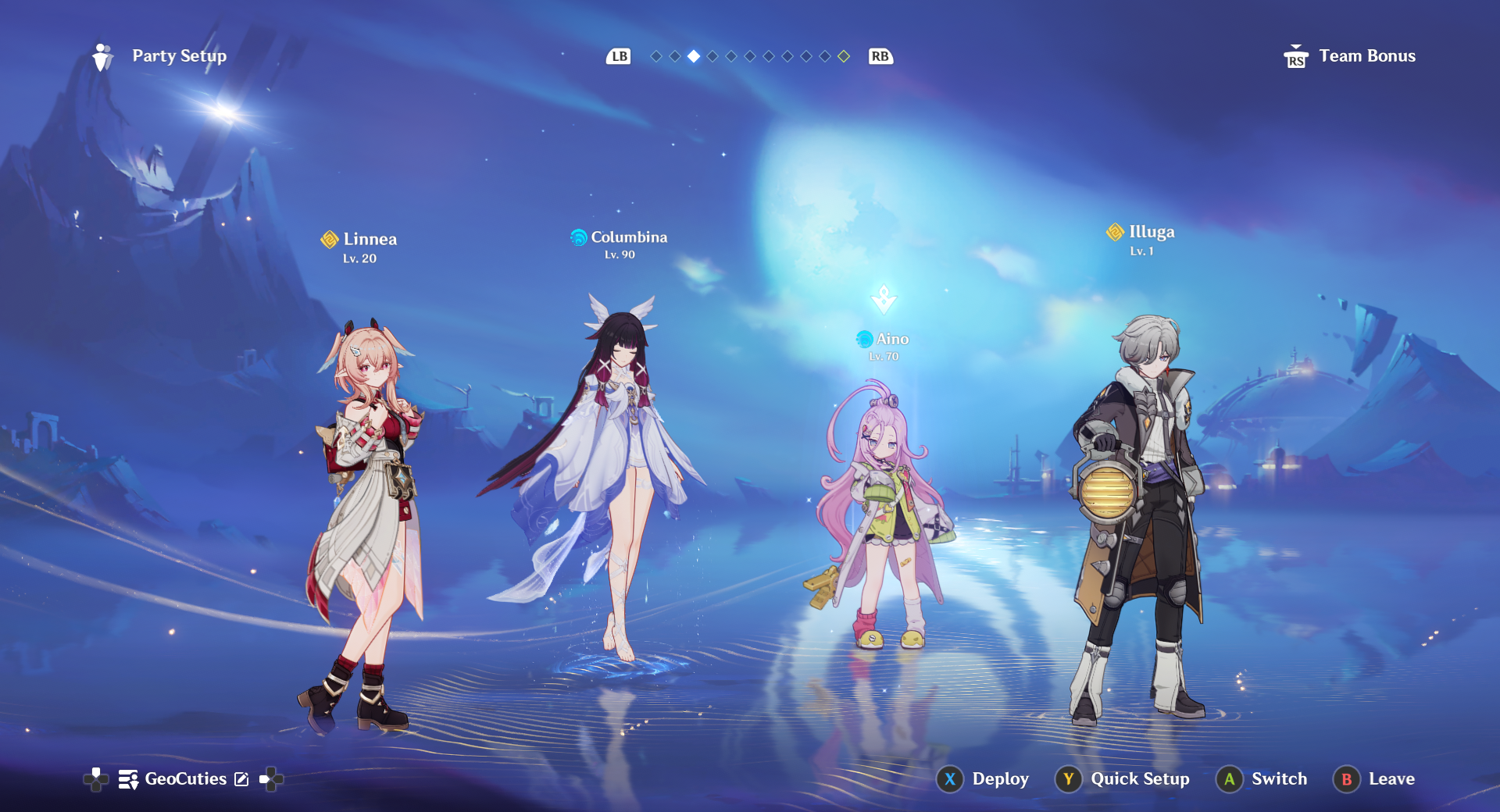Jump to the green-outlined party page dot
Screen dimensions: 1500x812
(844, 56)
